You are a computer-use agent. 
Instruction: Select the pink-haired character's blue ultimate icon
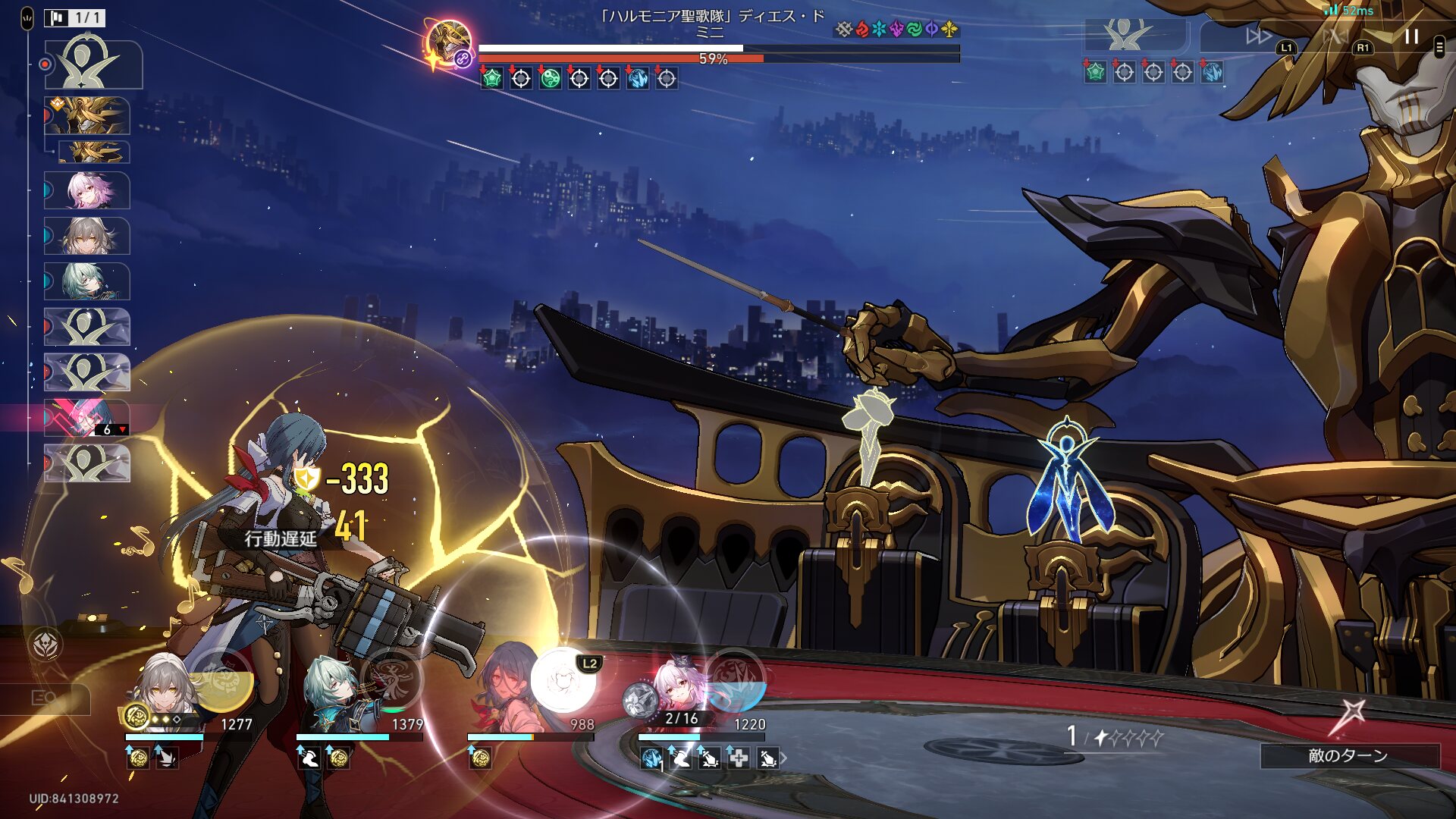click(734, 679)
